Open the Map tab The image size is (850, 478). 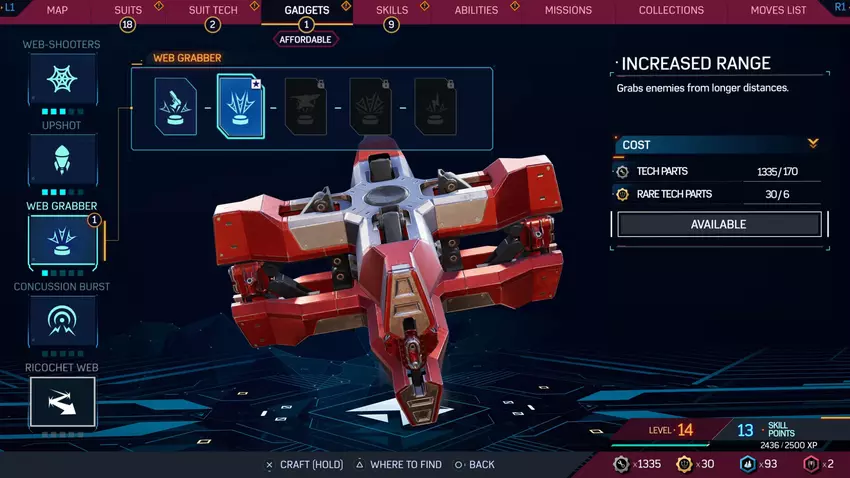pos(57,10)
